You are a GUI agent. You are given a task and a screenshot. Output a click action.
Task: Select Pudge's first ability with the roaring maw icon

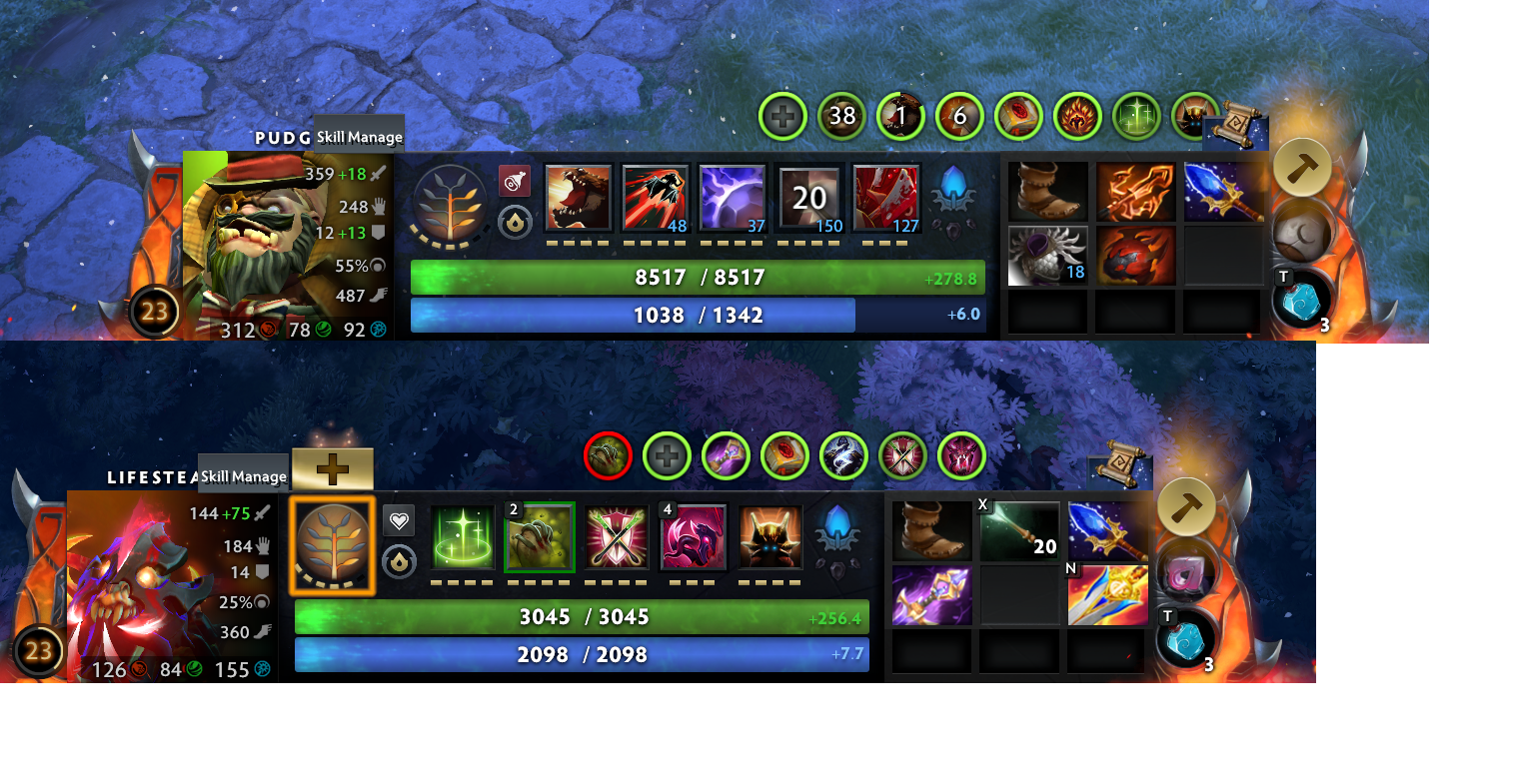(x=578, y=196)
